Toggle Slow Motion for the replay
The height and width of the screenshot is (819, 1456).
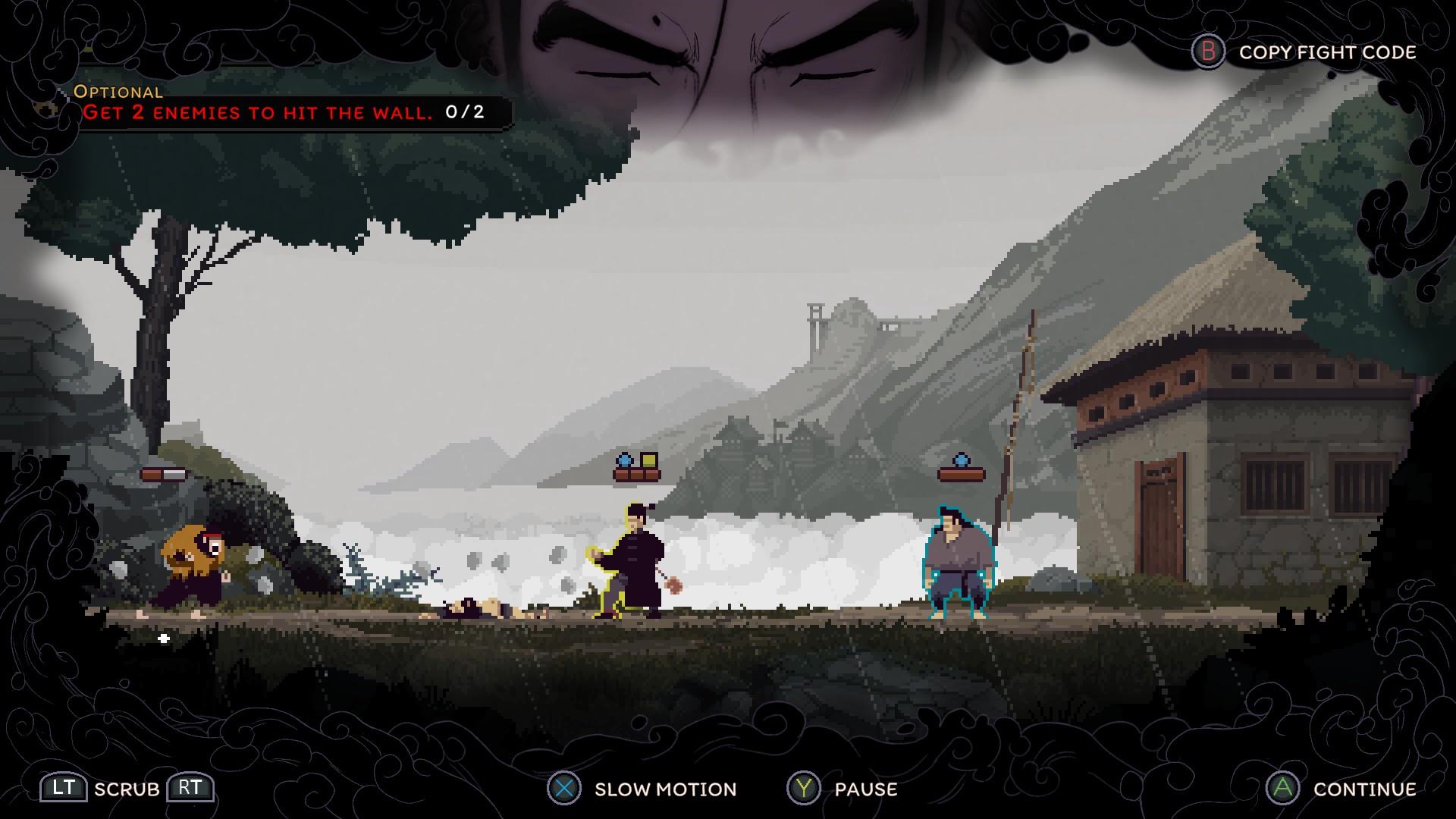click(643, 789)
